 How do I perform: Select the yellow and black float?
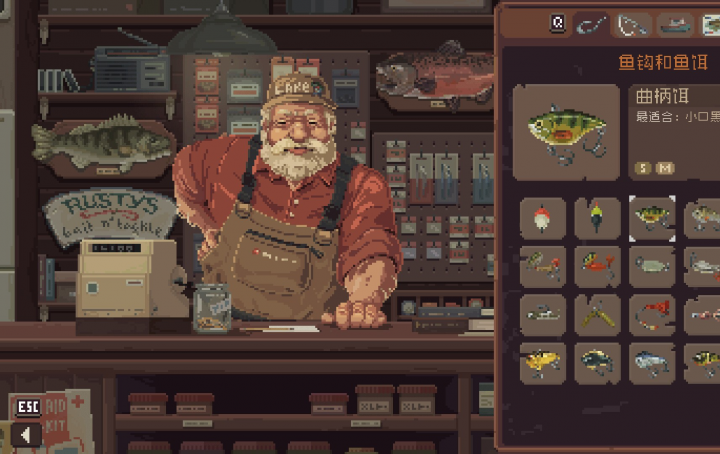(597, 218)
